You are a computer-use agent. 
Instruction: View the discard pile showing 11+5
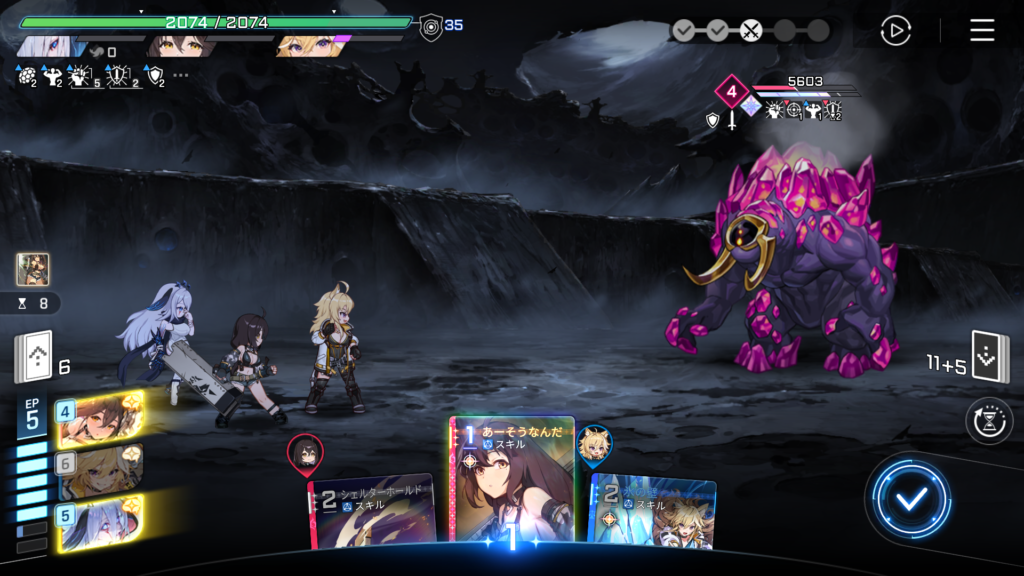pos(990,358)
